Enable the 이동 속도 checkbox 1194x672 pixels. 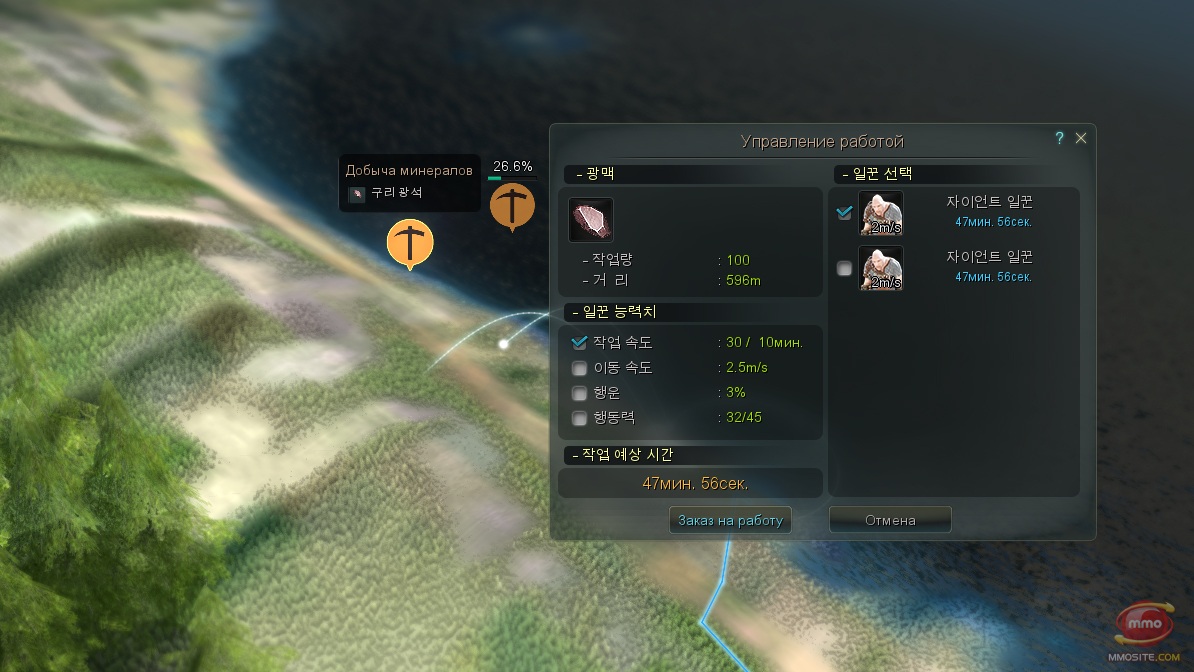coord(579,368)
